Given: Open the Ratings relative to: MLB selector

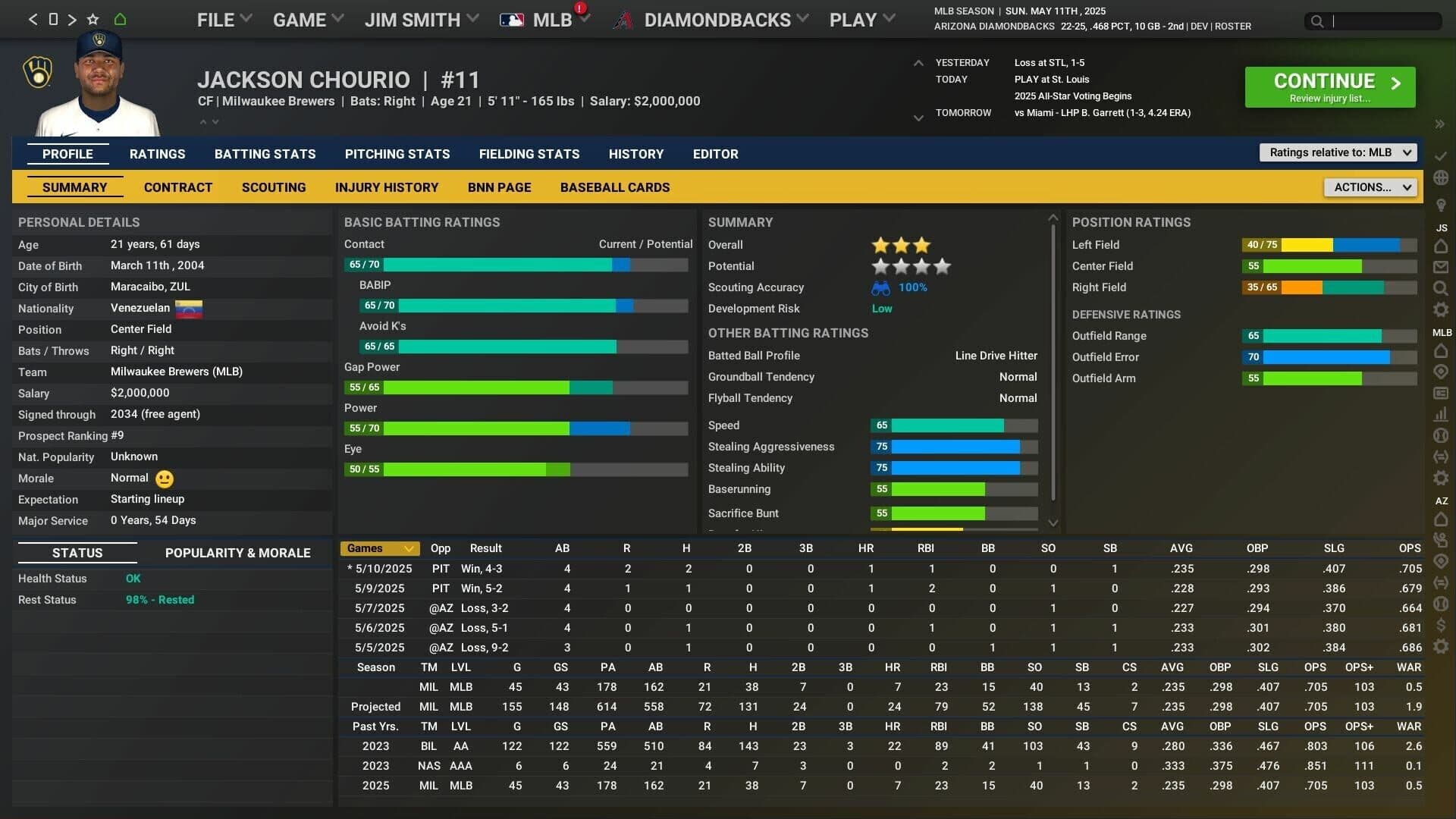Looking at the screenshot, I should point(1337,152).
